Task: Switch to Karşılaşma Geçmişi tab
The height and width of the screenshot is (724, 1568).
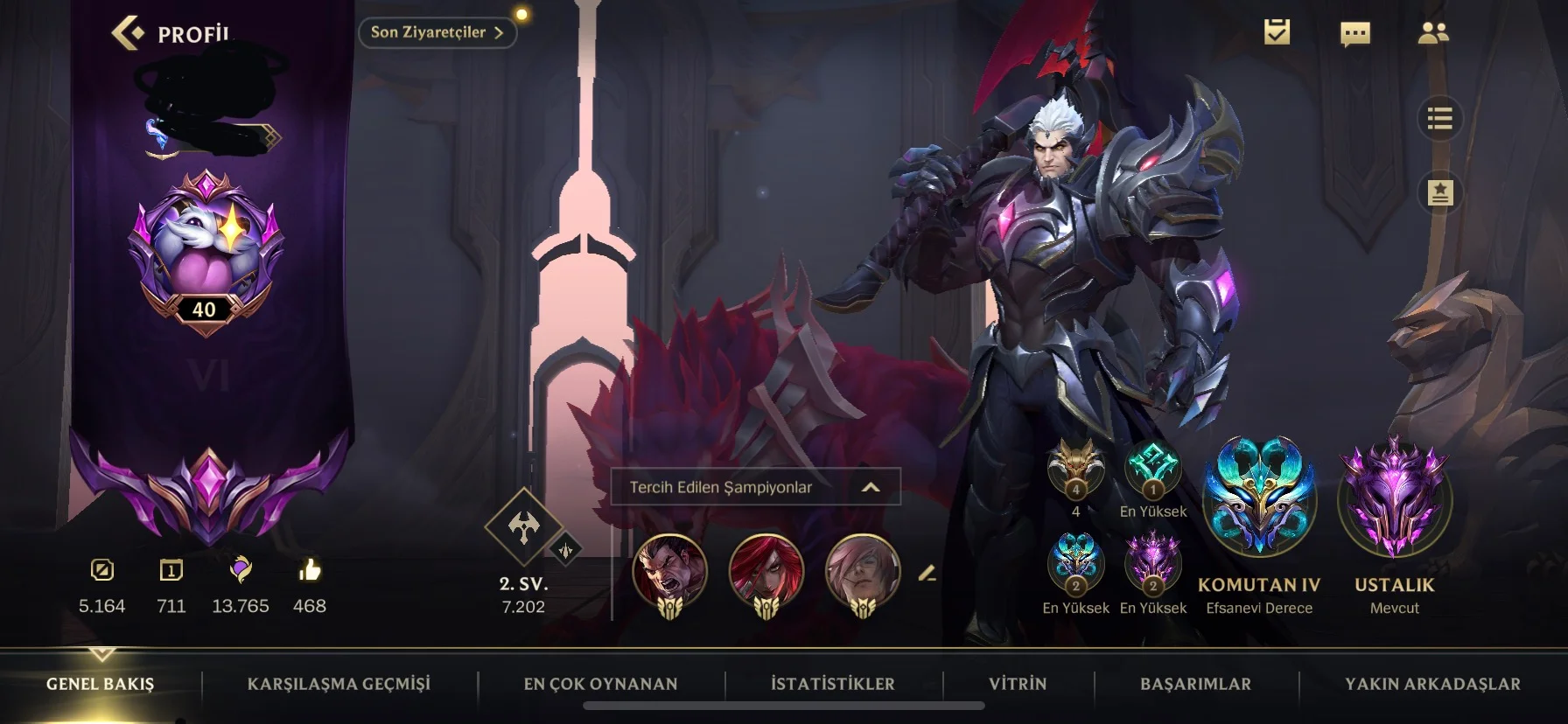Action: pos(339,684)
